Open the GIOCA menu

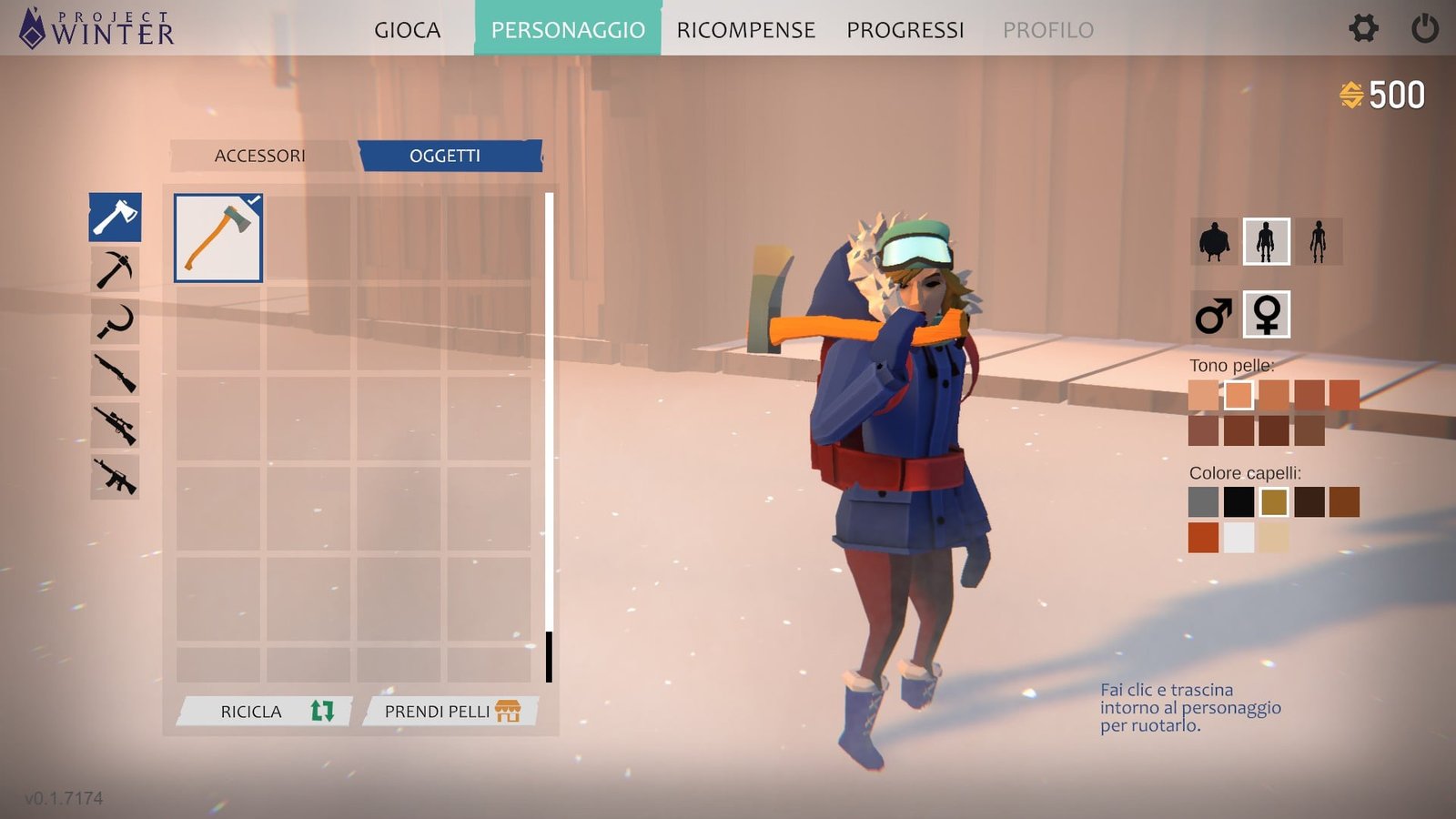[407, 30]
